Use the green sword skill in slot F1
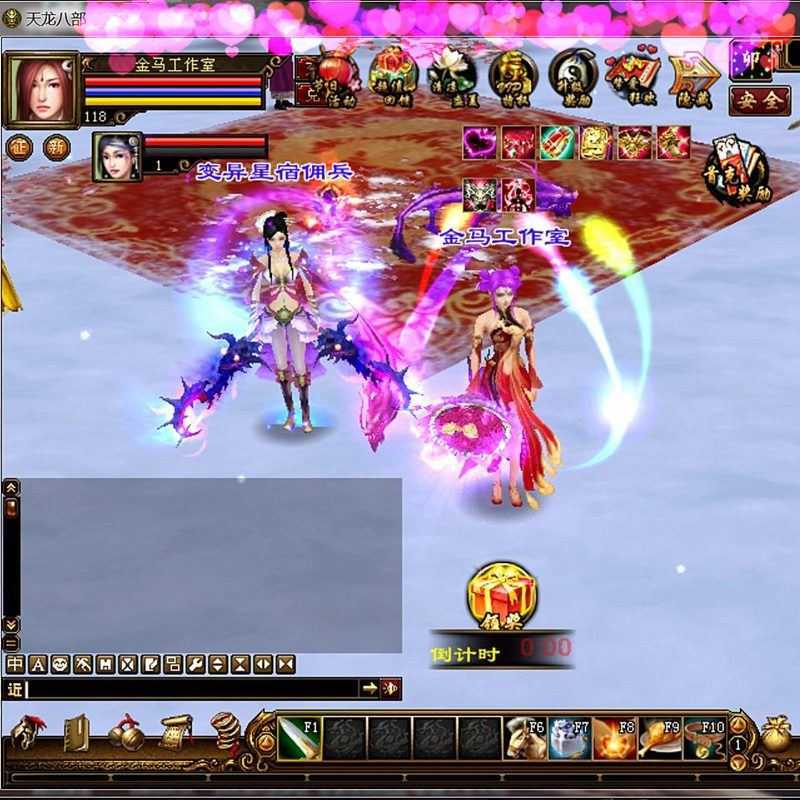The width and height of the screenshot is (800, 800). tap(297, 738)
